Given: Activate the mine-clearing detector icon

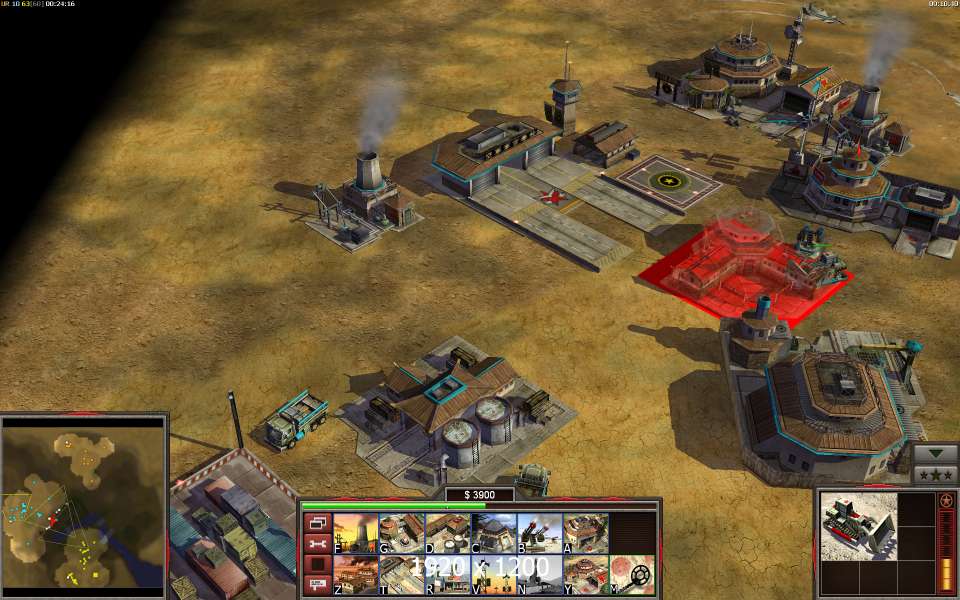Looking at the screenshot, I should coord(632,575).
